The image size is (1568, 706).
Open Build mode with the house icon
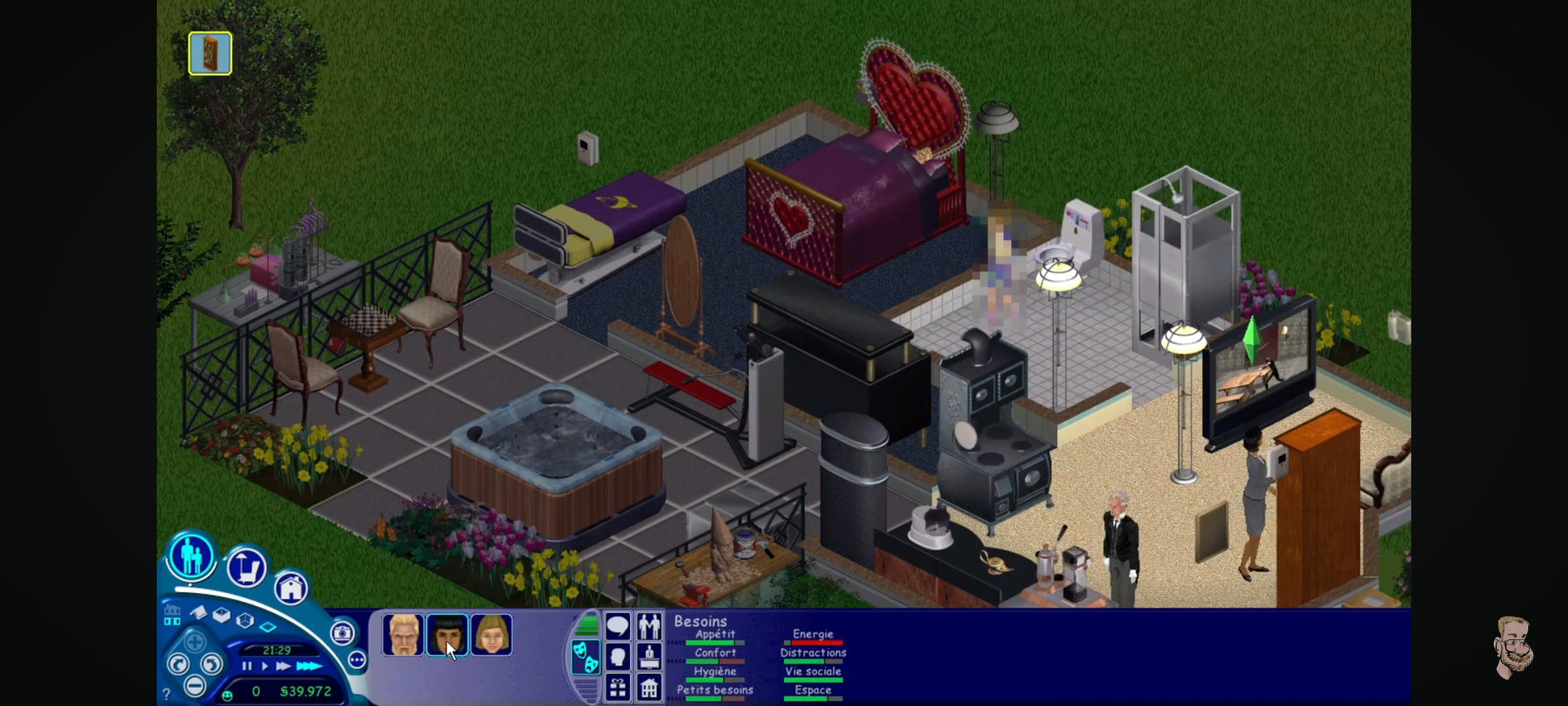tap(291, 588)
